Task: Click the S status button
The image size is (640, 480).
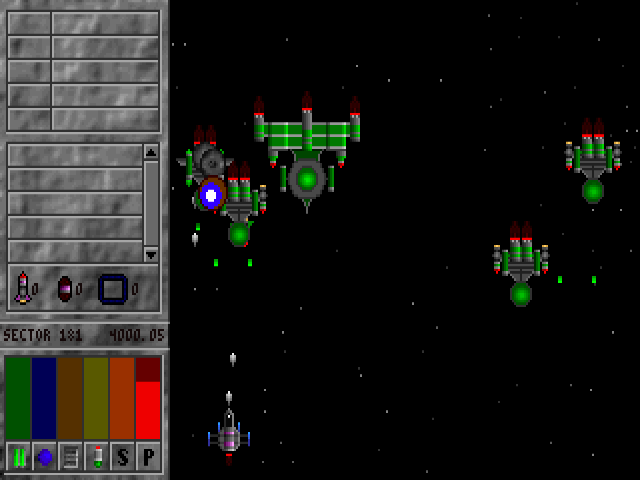Action: click(x=122, y=456)
